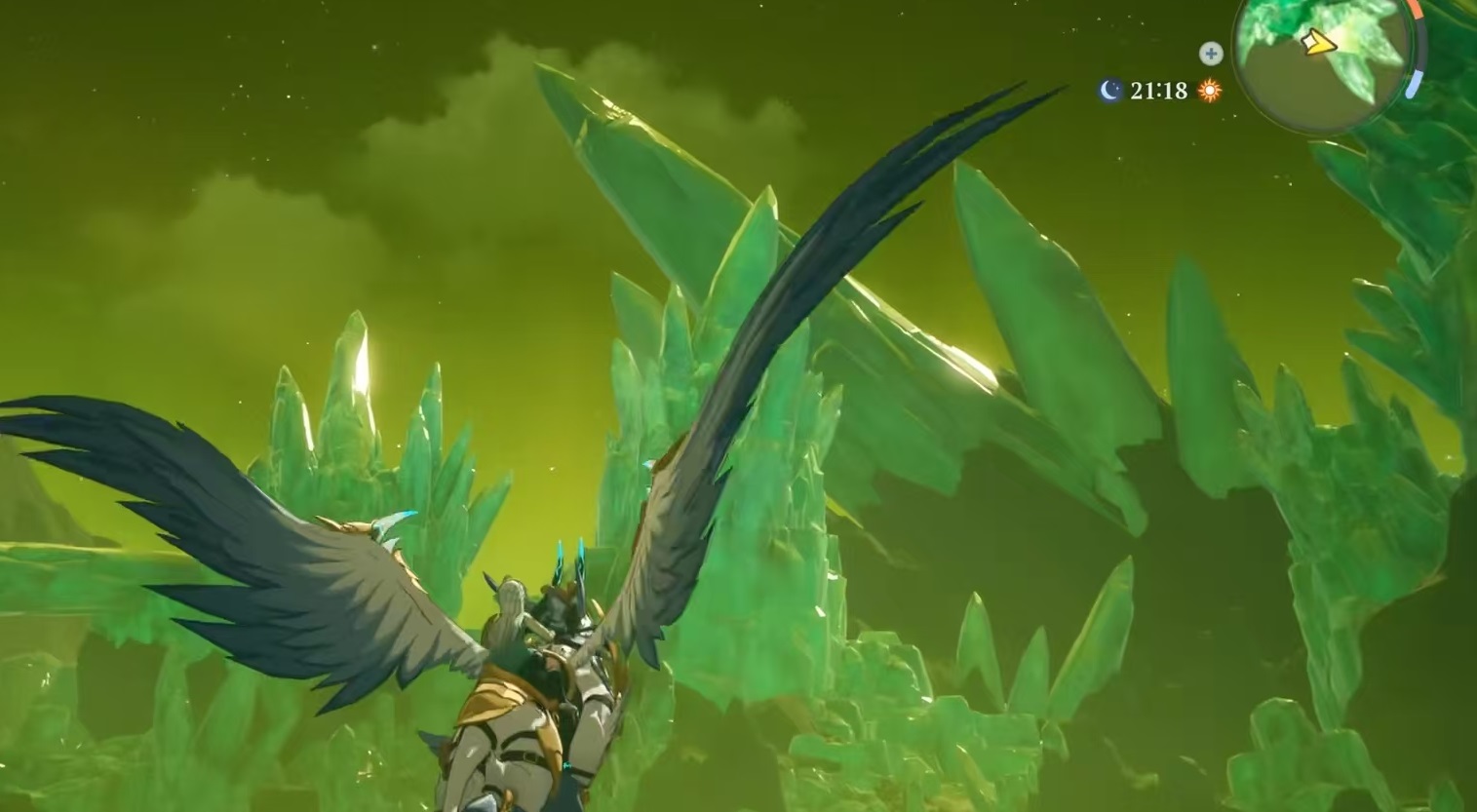Click the plus button beside the minimap
The height and width of the screenshot is (812, 1477).
pyautogui.click(x=1211, y=54)
